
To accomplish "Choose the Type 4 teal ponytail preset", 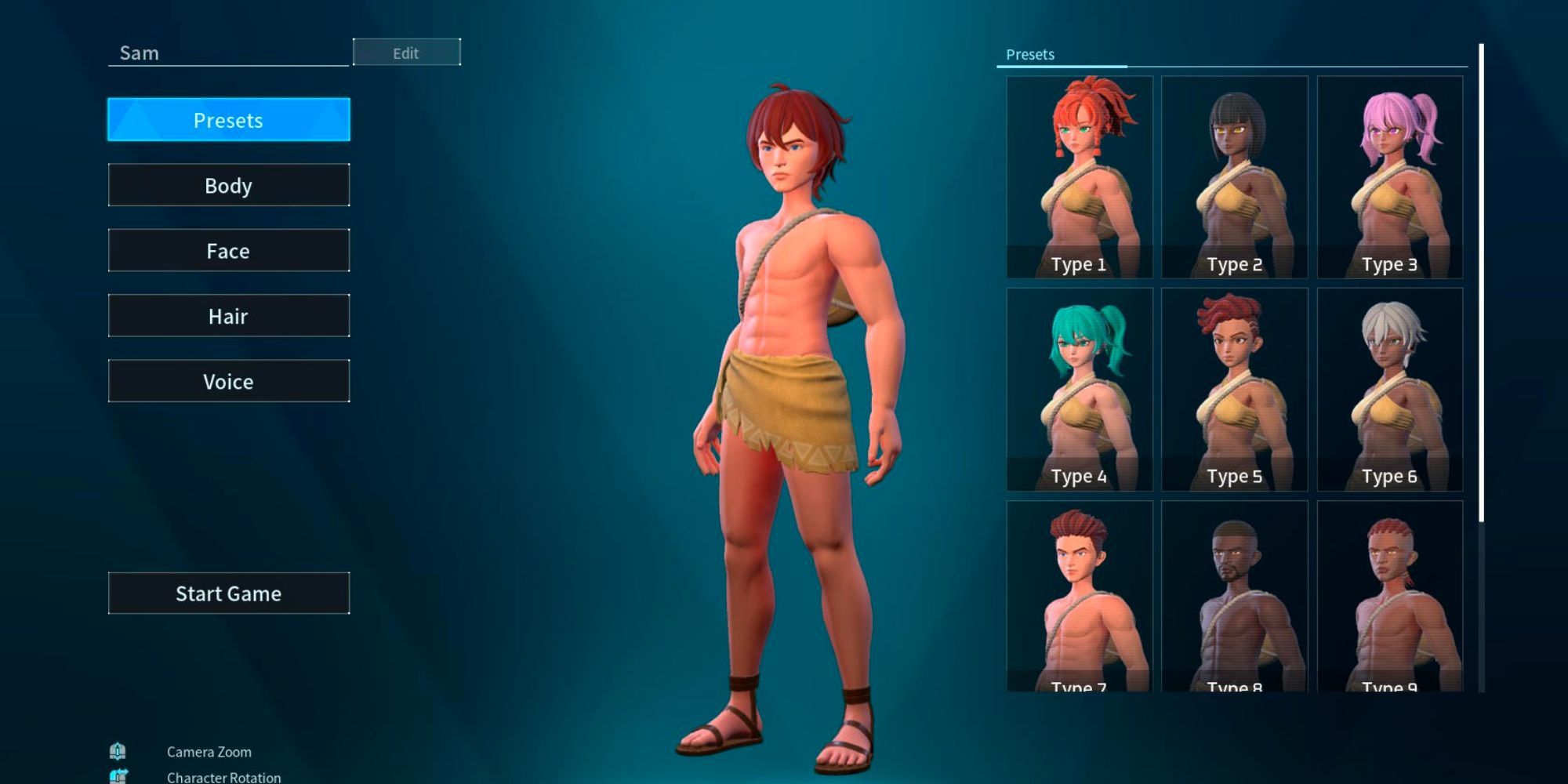I will [1080, 384].
